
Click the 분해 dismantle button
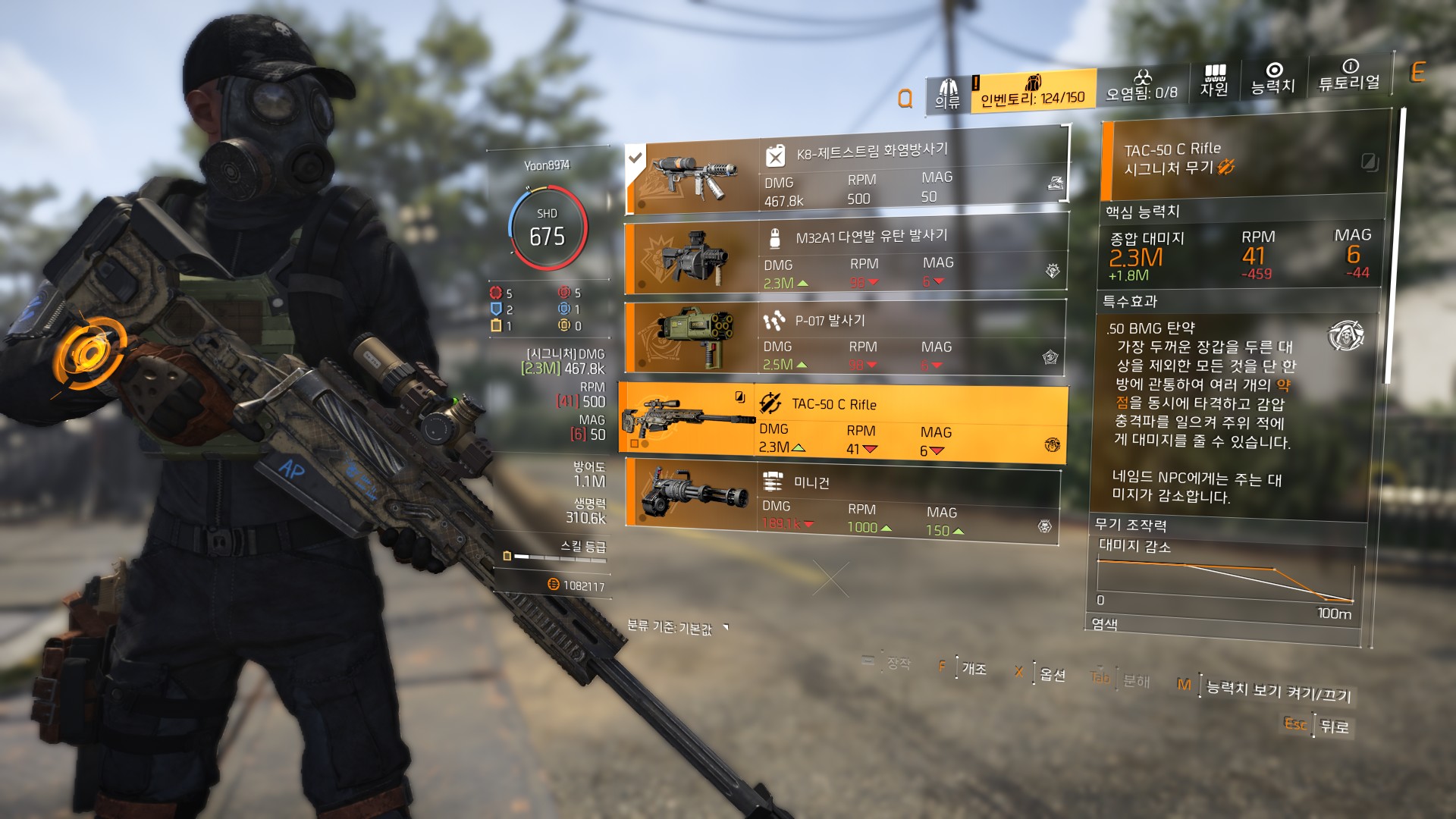[x=1135, y=680]
